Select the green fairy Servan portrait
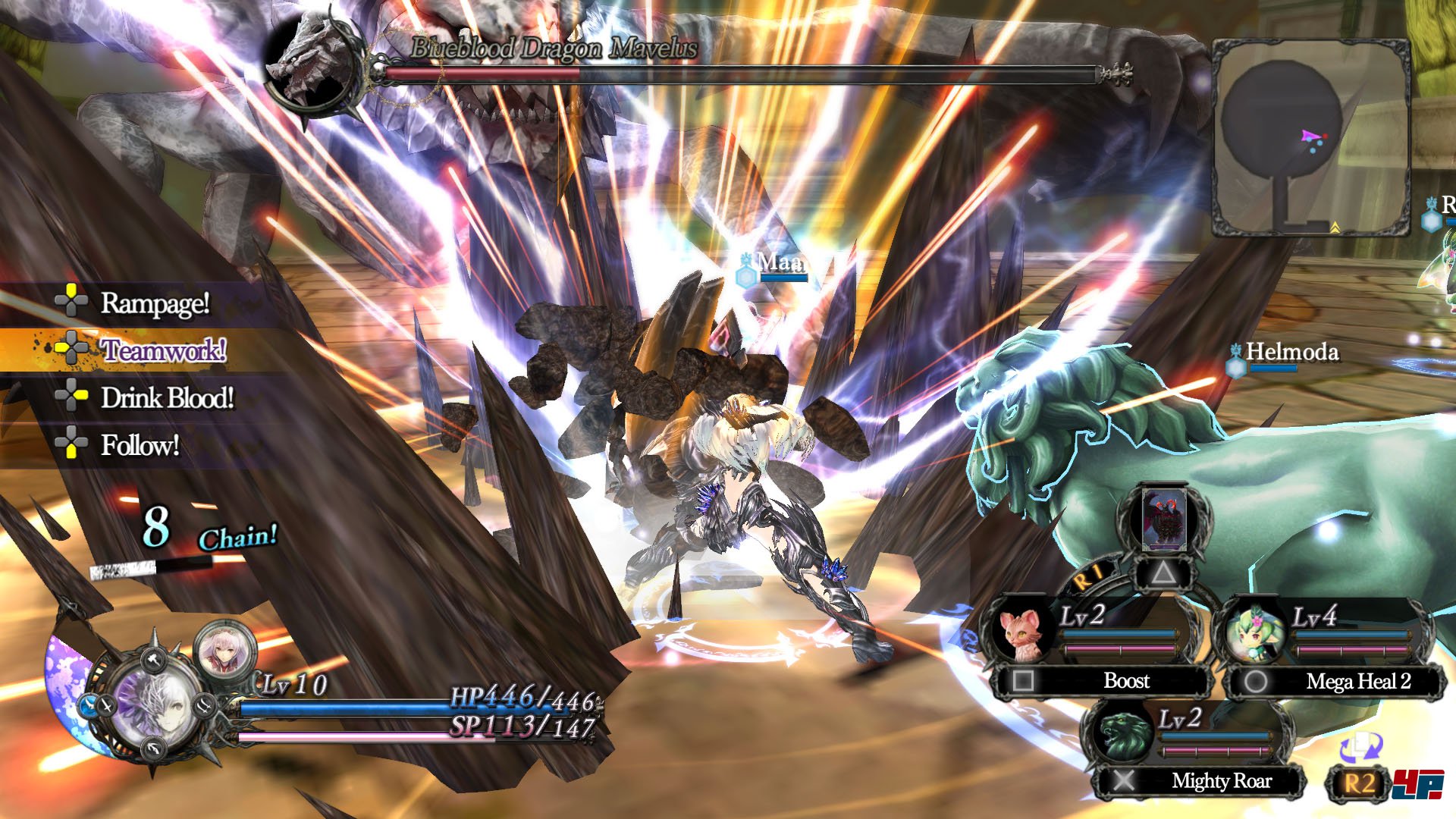This screenshot has height=819, width=1456. pos(1253,632)
